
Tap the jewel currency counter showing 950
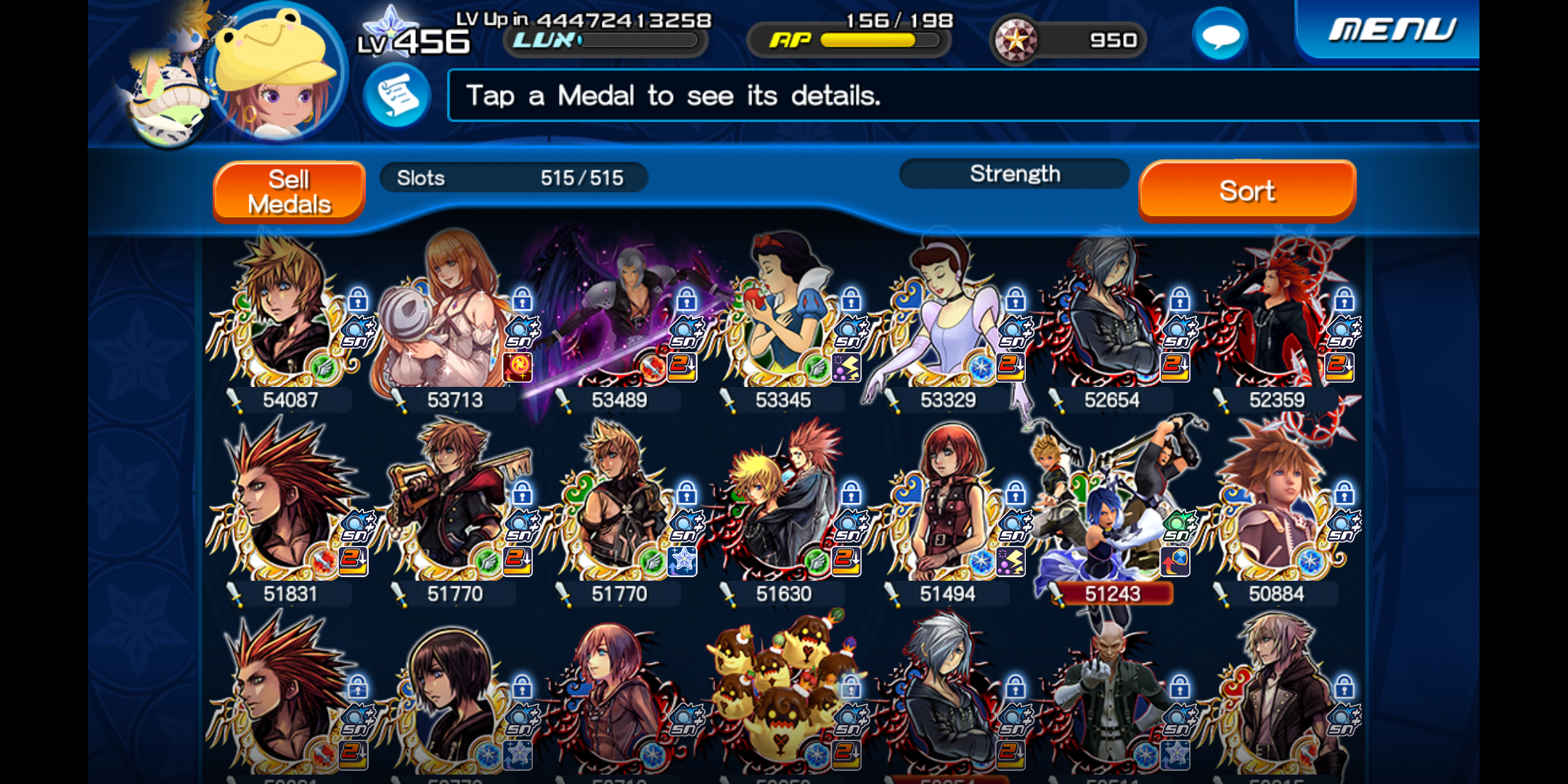coord(1069,40)
